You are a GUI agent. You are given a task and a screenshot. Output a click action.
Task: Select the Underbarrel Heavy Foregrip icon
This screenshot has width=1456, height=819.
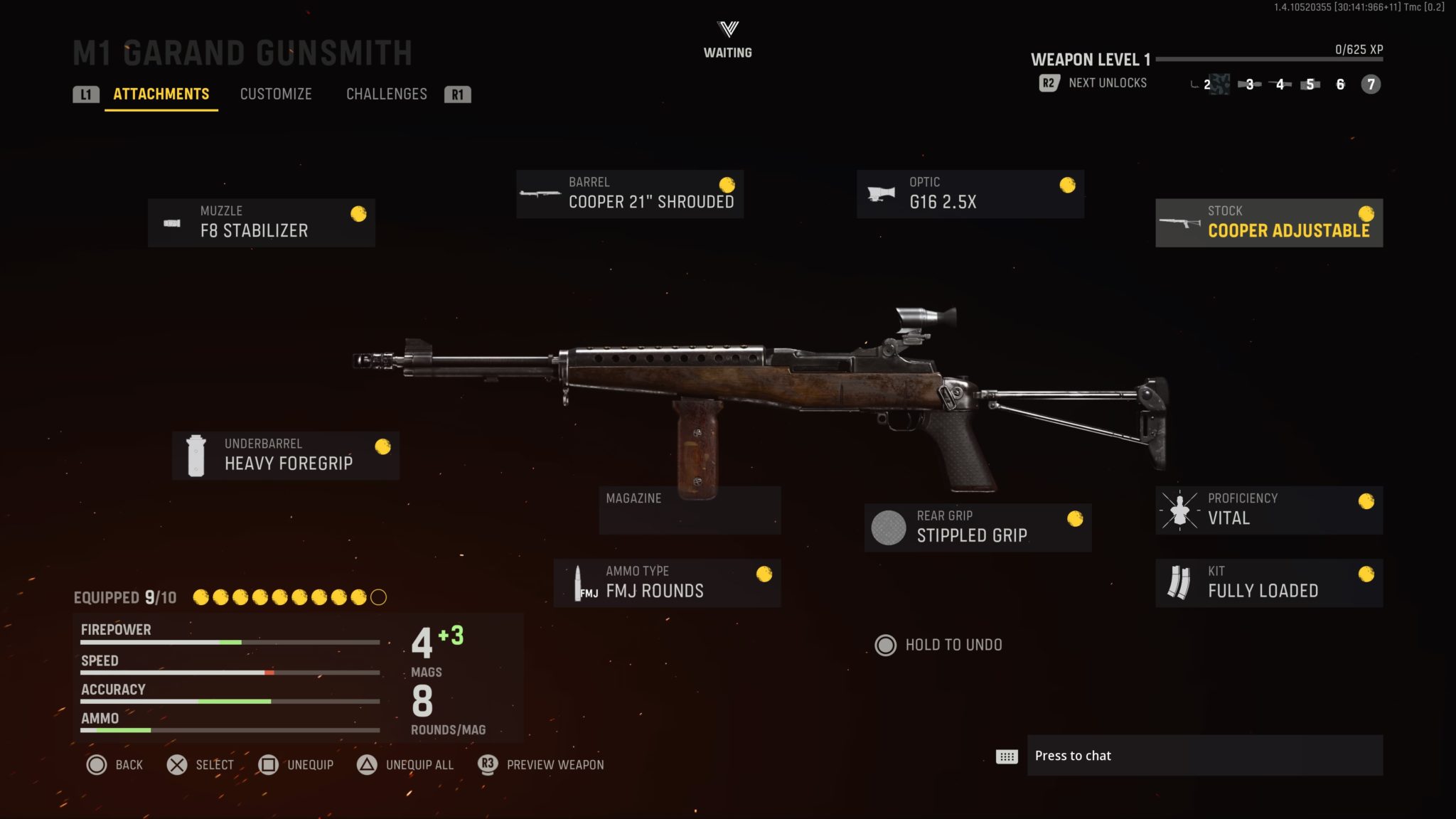point(196,454)
